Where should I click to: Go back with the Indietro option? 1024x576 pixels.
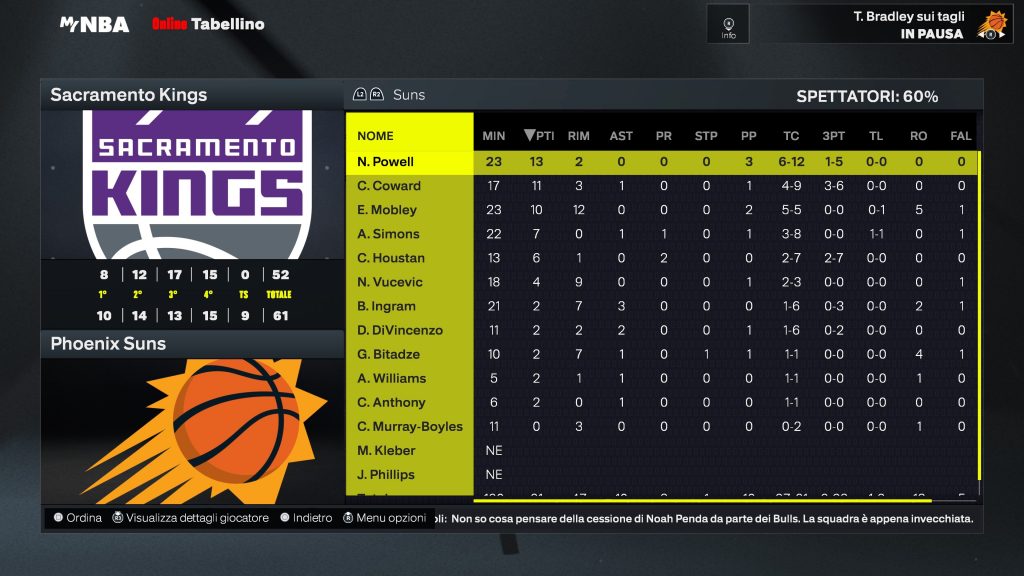[x=306, y=518]
